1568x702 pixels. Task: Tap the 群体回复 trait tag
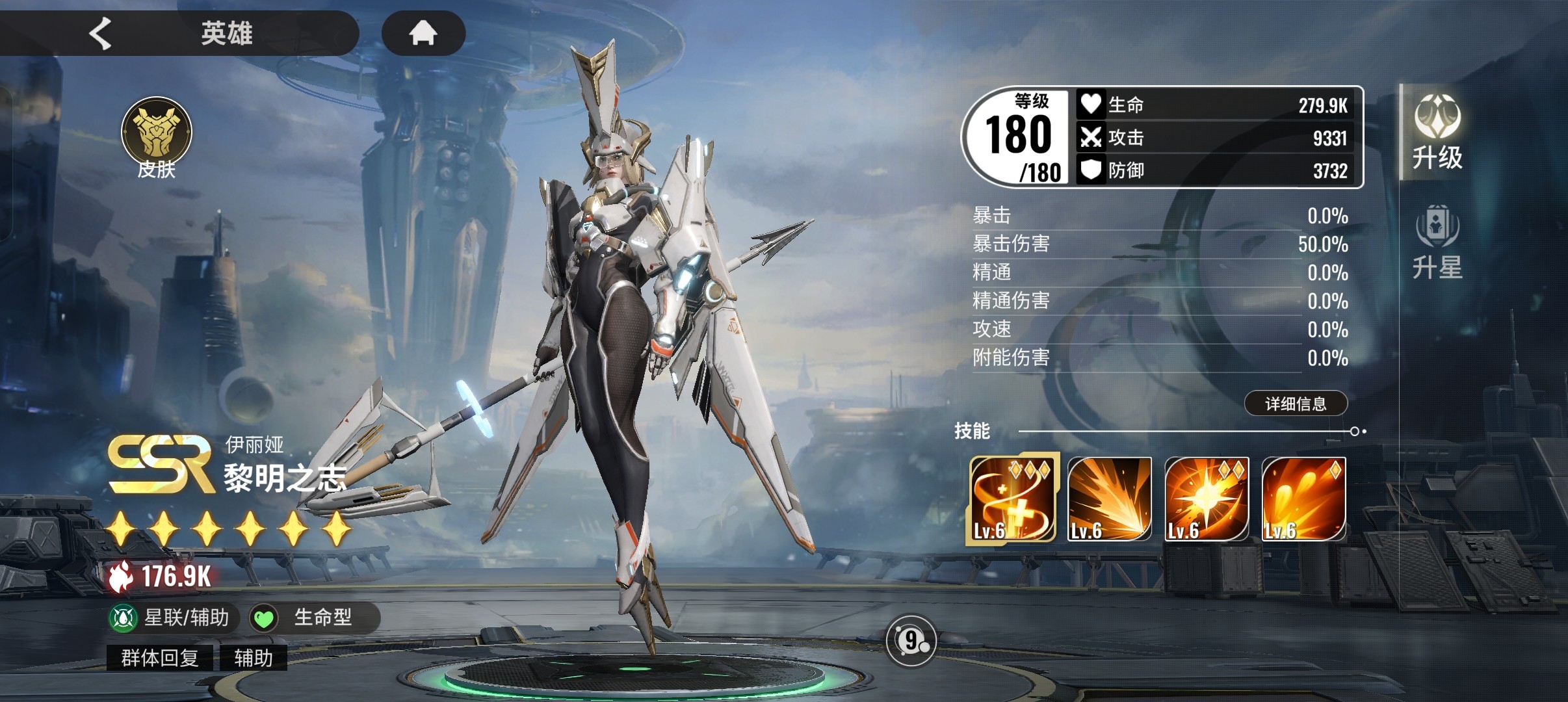coord(160,658)
